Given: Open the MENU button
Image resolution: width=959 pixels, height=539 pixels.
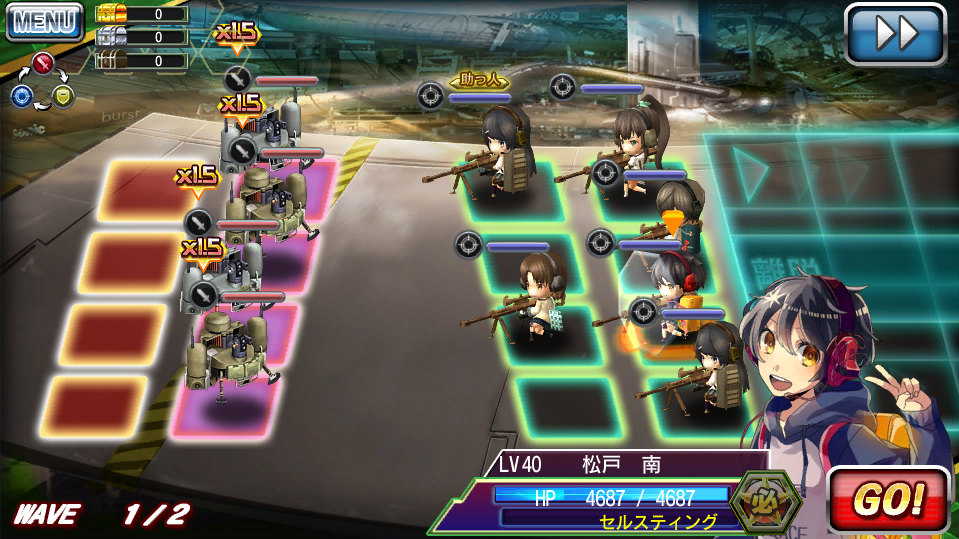Looking at the screenshot, I should [x=44, y=21].
